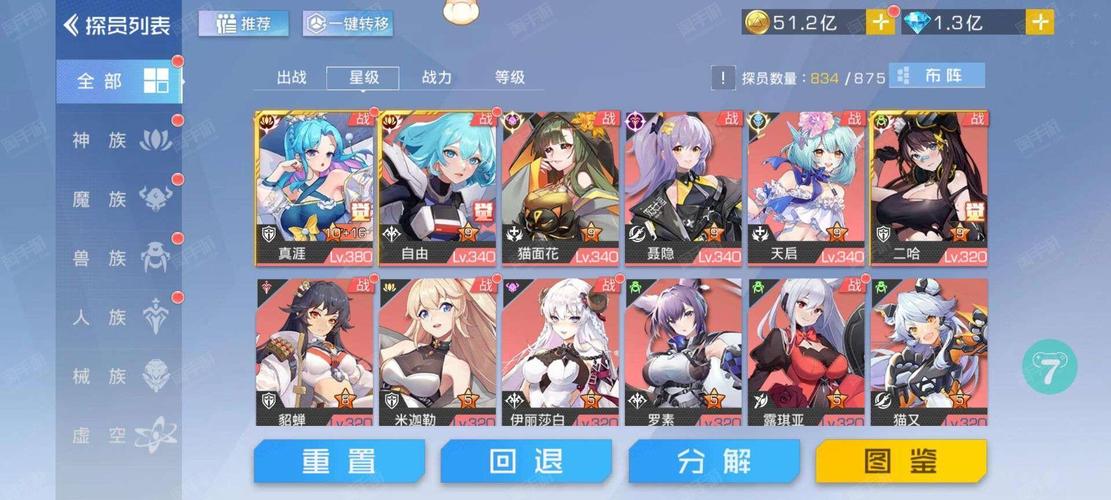
Task: Go back from the 探员列表 screen
Action: (x=71, y=25)
